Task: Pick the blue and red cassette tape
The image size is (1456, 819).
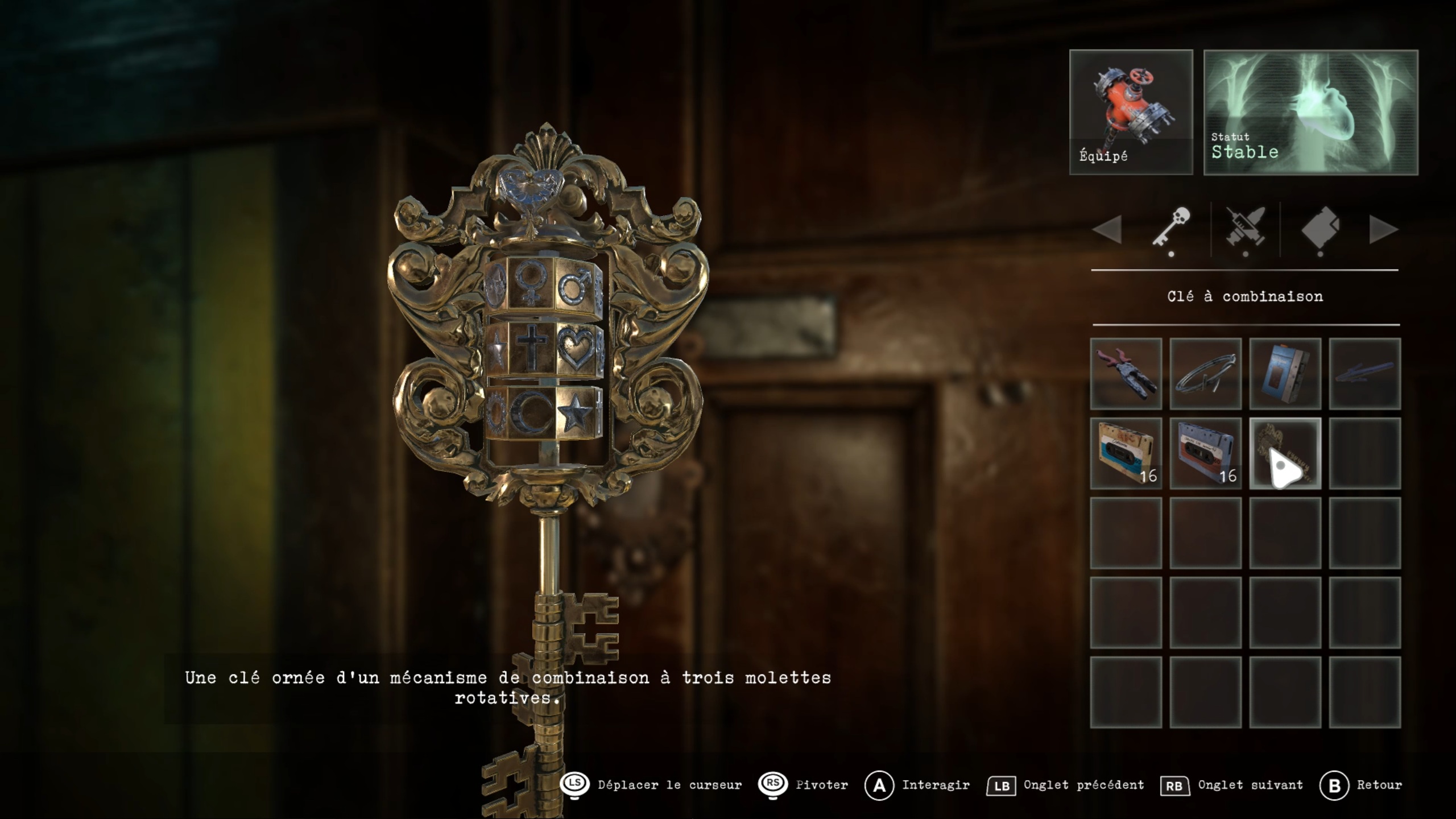Action: 1205,453
